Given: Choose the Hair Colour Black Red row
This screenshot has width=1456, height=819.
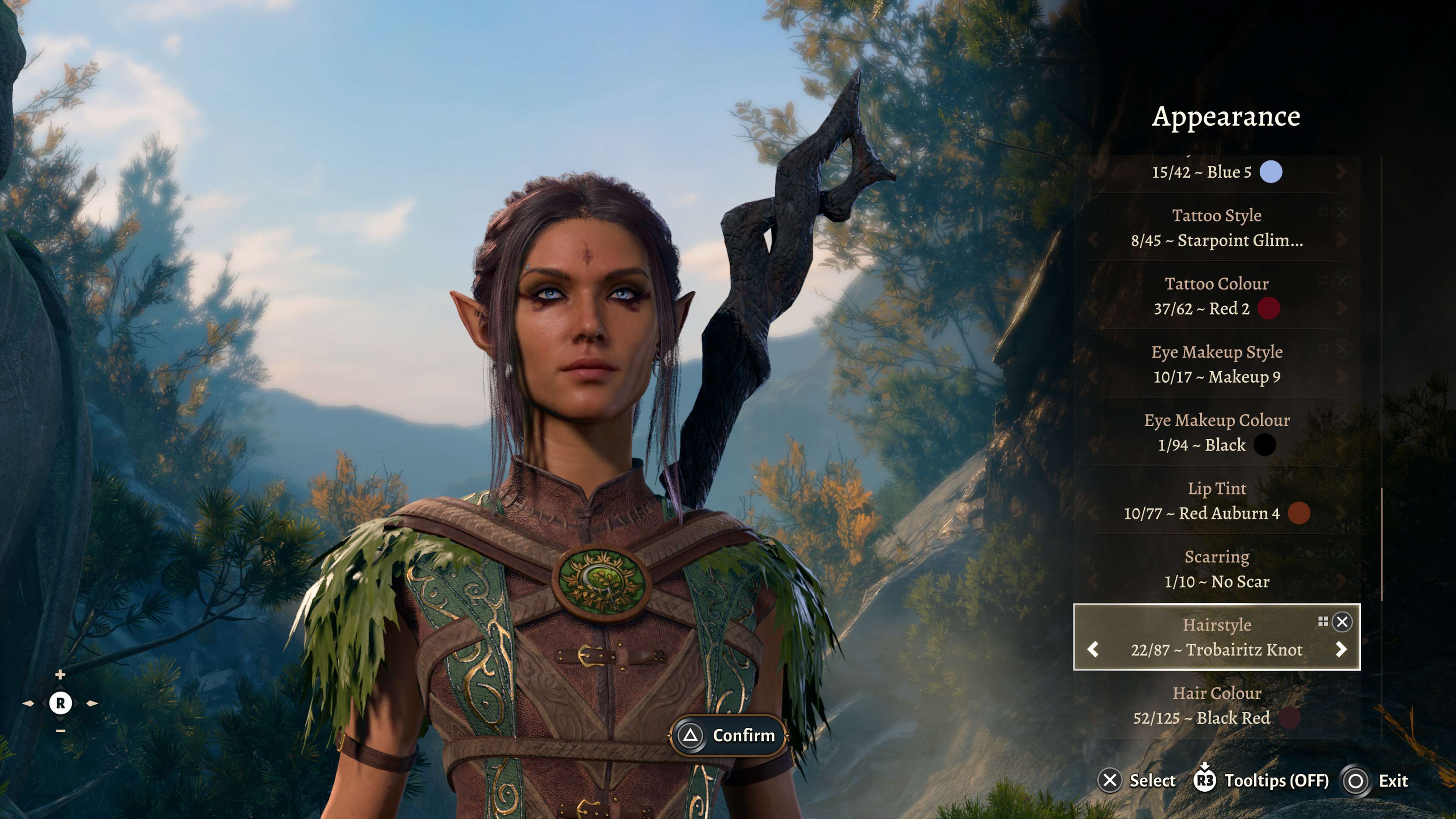Looking at the screenshot, I should (x=1216, y=706).
